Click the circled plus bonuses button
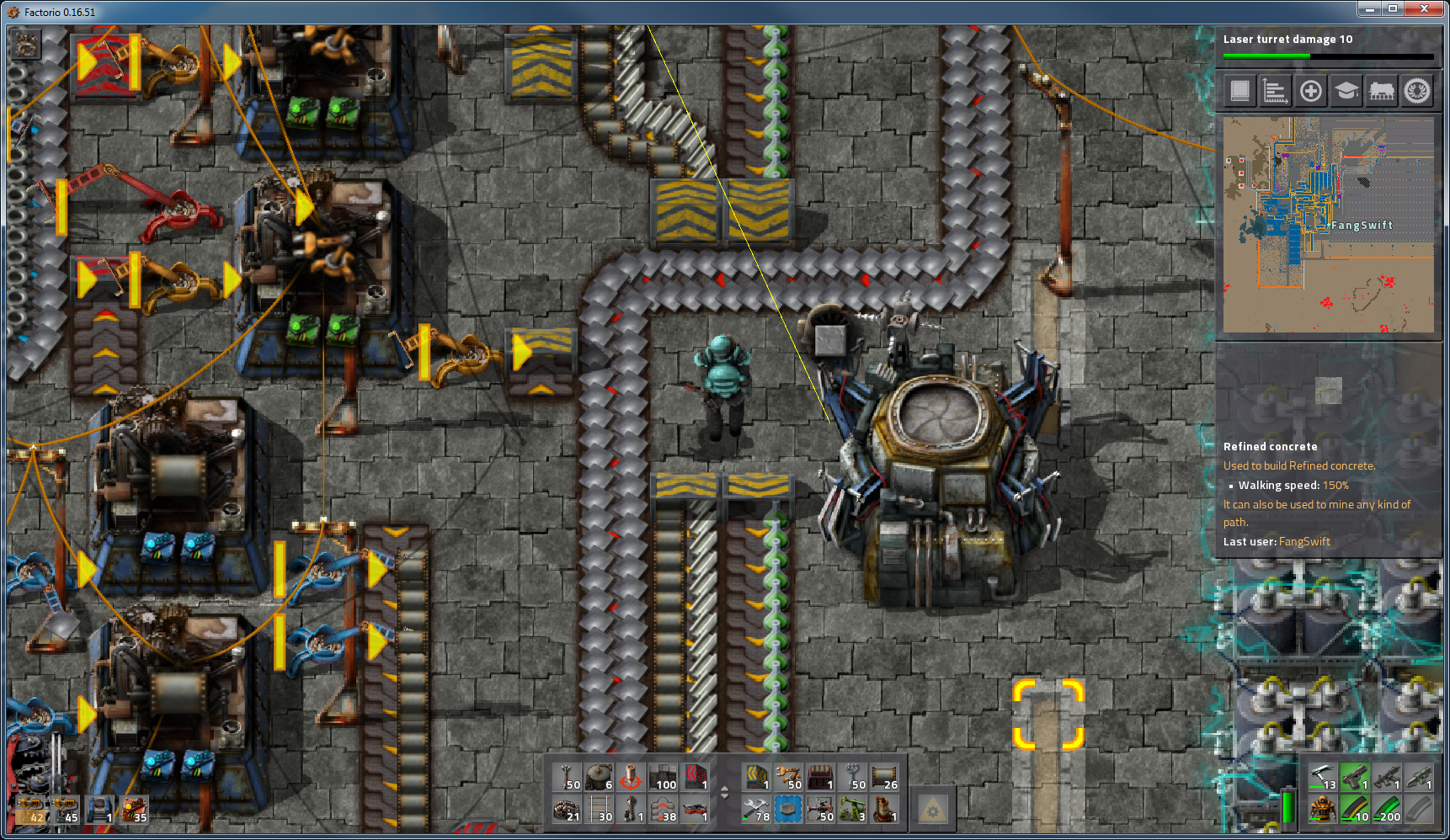 point(1310,91)
